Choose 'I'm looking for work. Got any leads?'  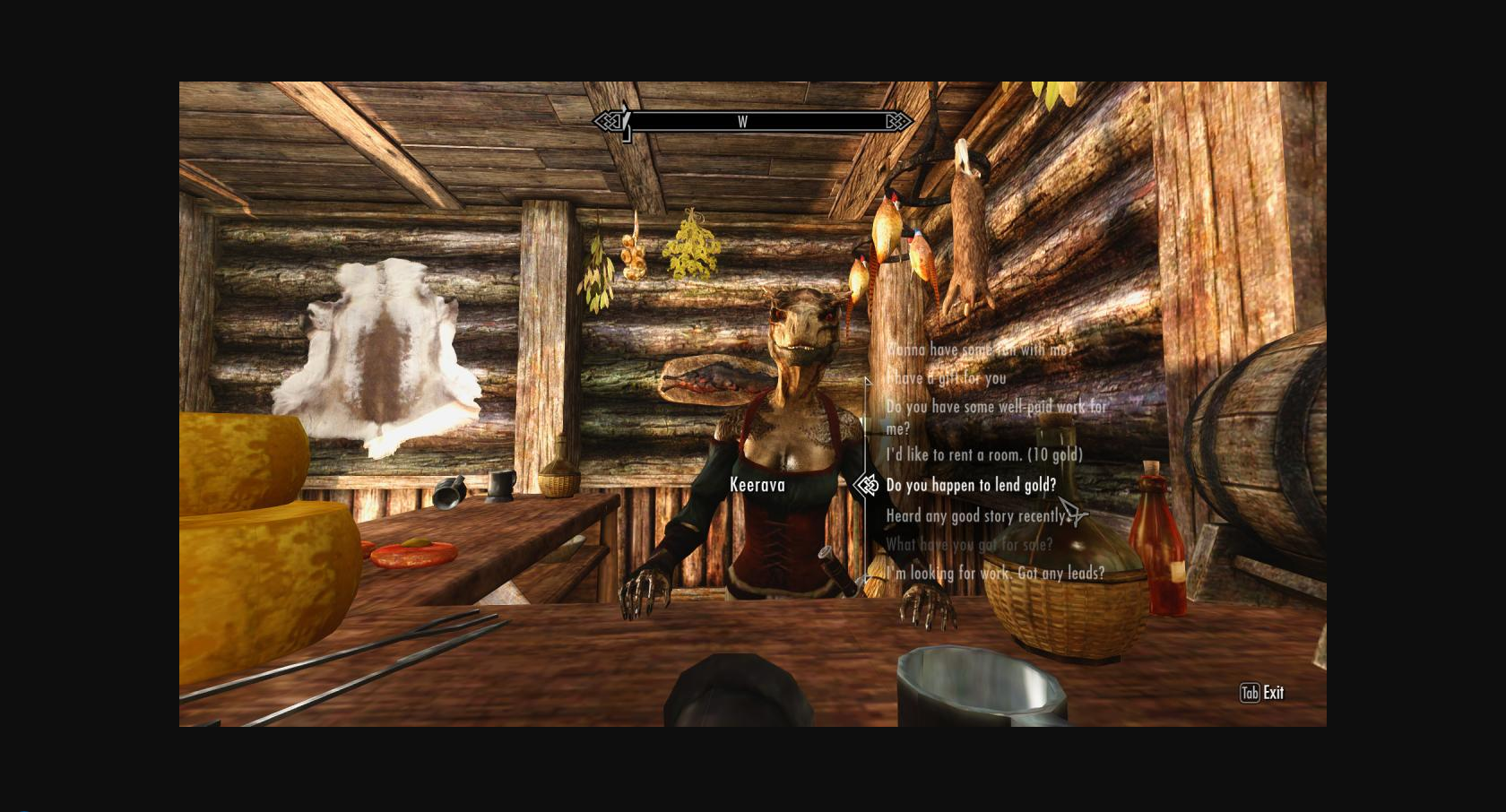point(996,574)
